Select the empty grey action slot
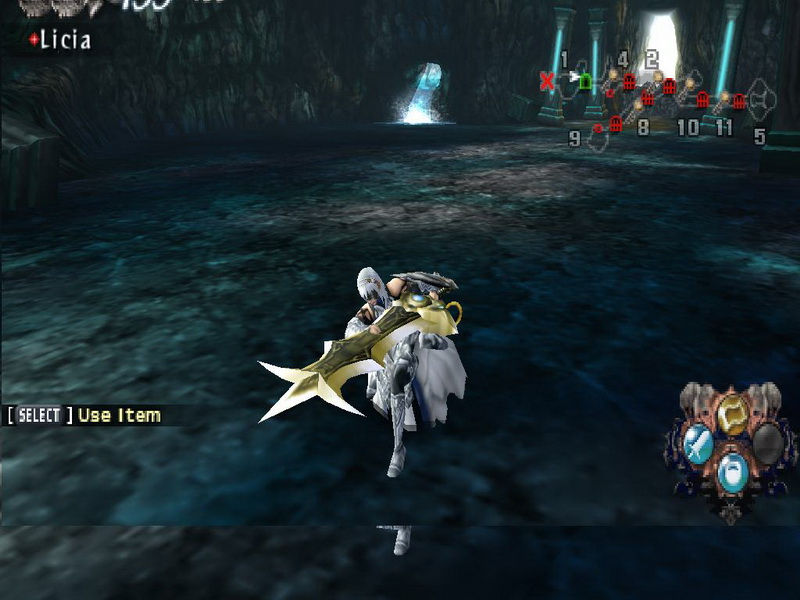Screen dimensions: 800x600 pyautogui.click(x=767, y=443)
